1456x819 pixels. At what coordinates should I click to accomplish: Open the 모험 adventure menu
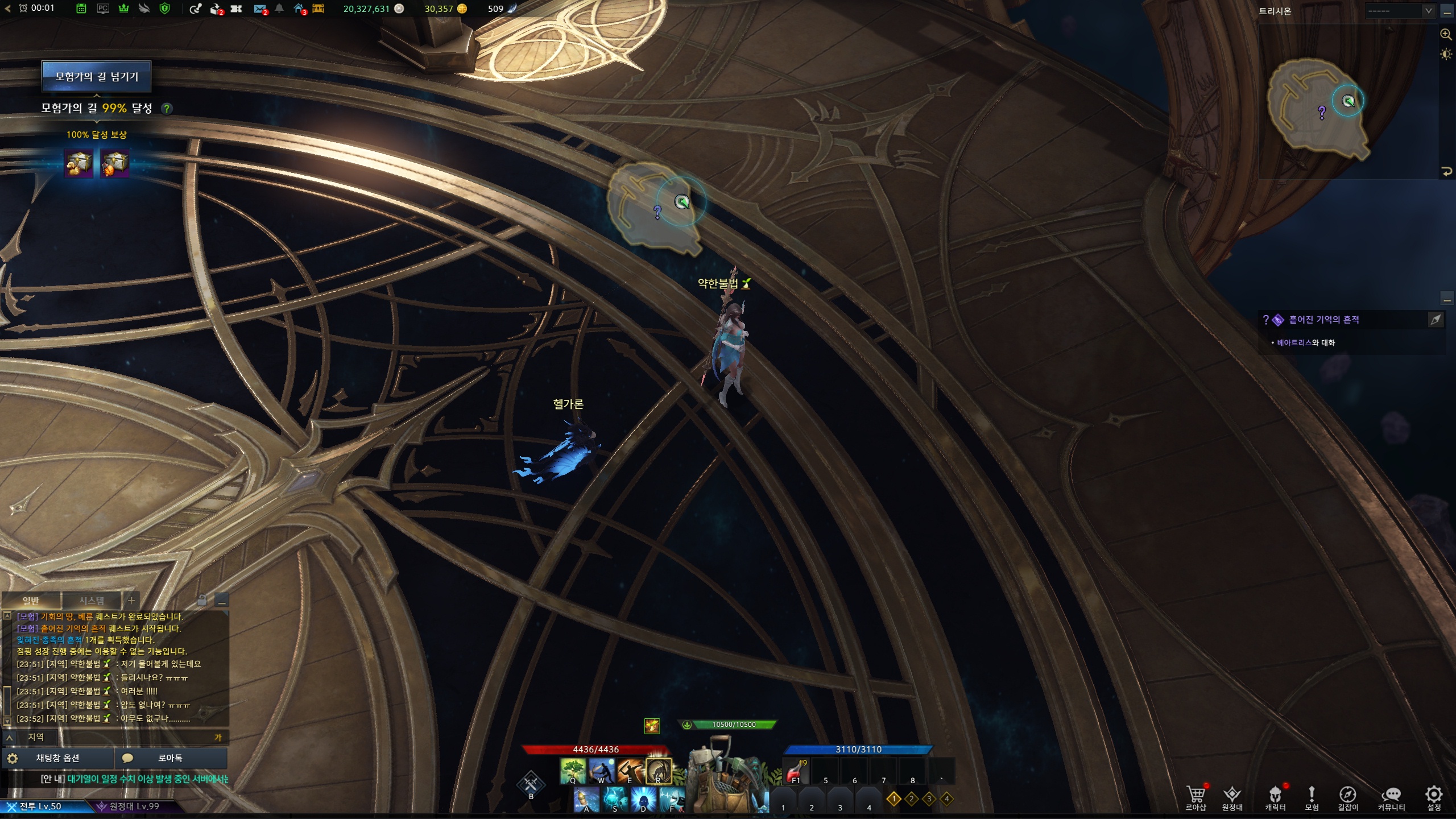click(x=1312, y=796)
